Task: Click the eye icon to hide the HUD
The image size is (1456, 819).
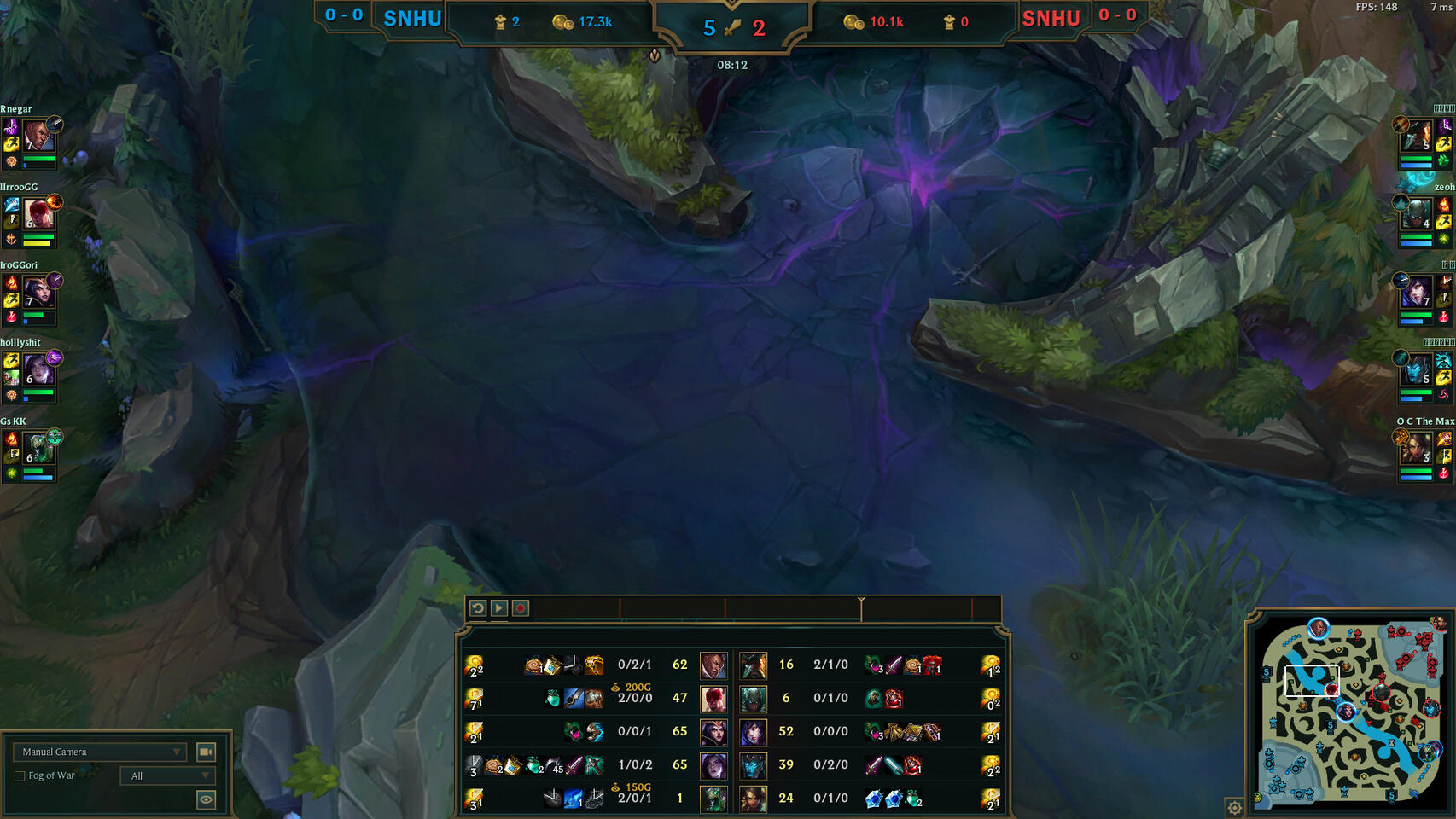Action: point(206,801)
